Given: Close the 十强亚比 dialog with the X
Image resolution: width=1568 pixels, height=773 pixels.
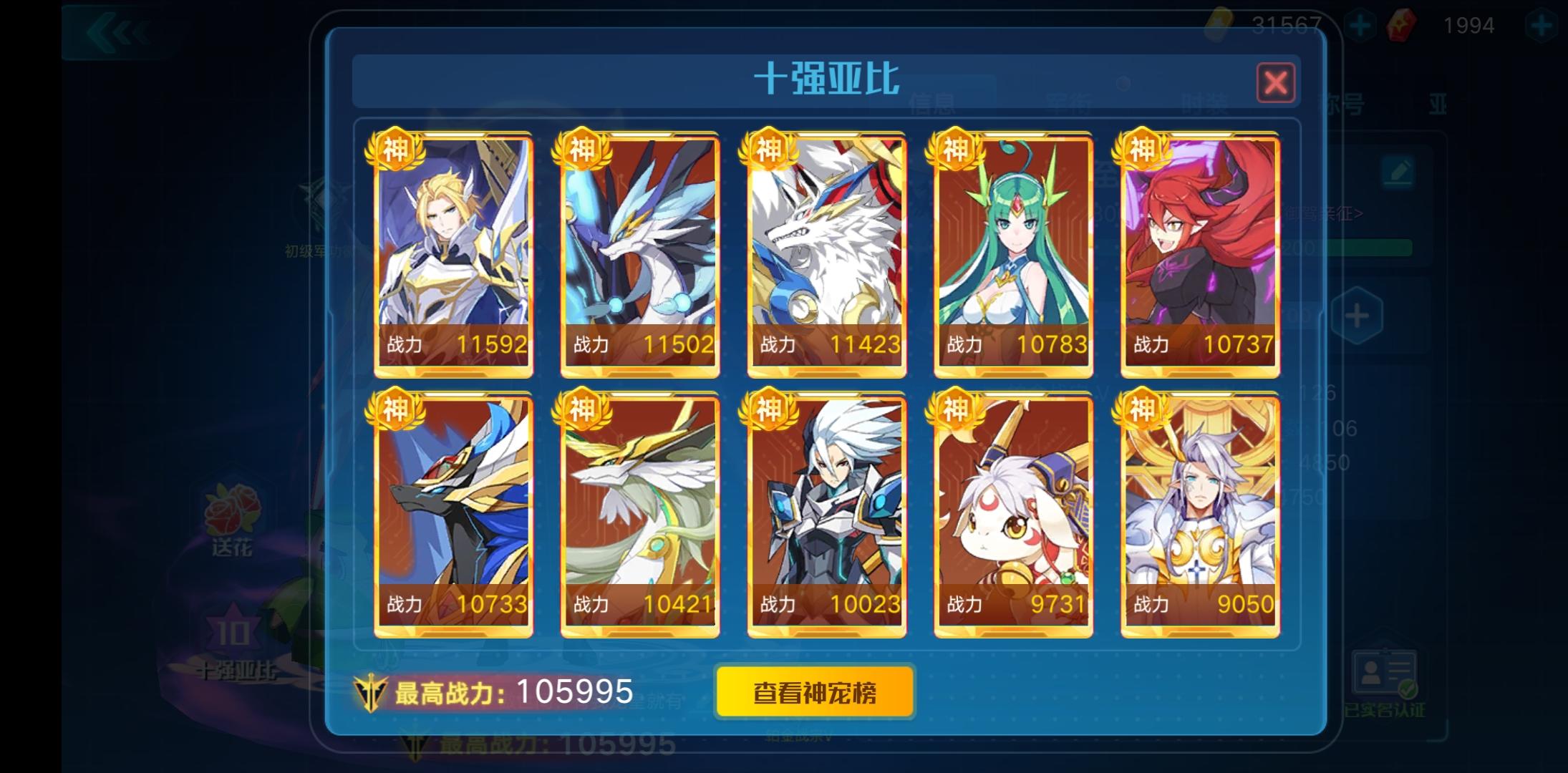Looking at the screenshot, I should click(1275, 82).
